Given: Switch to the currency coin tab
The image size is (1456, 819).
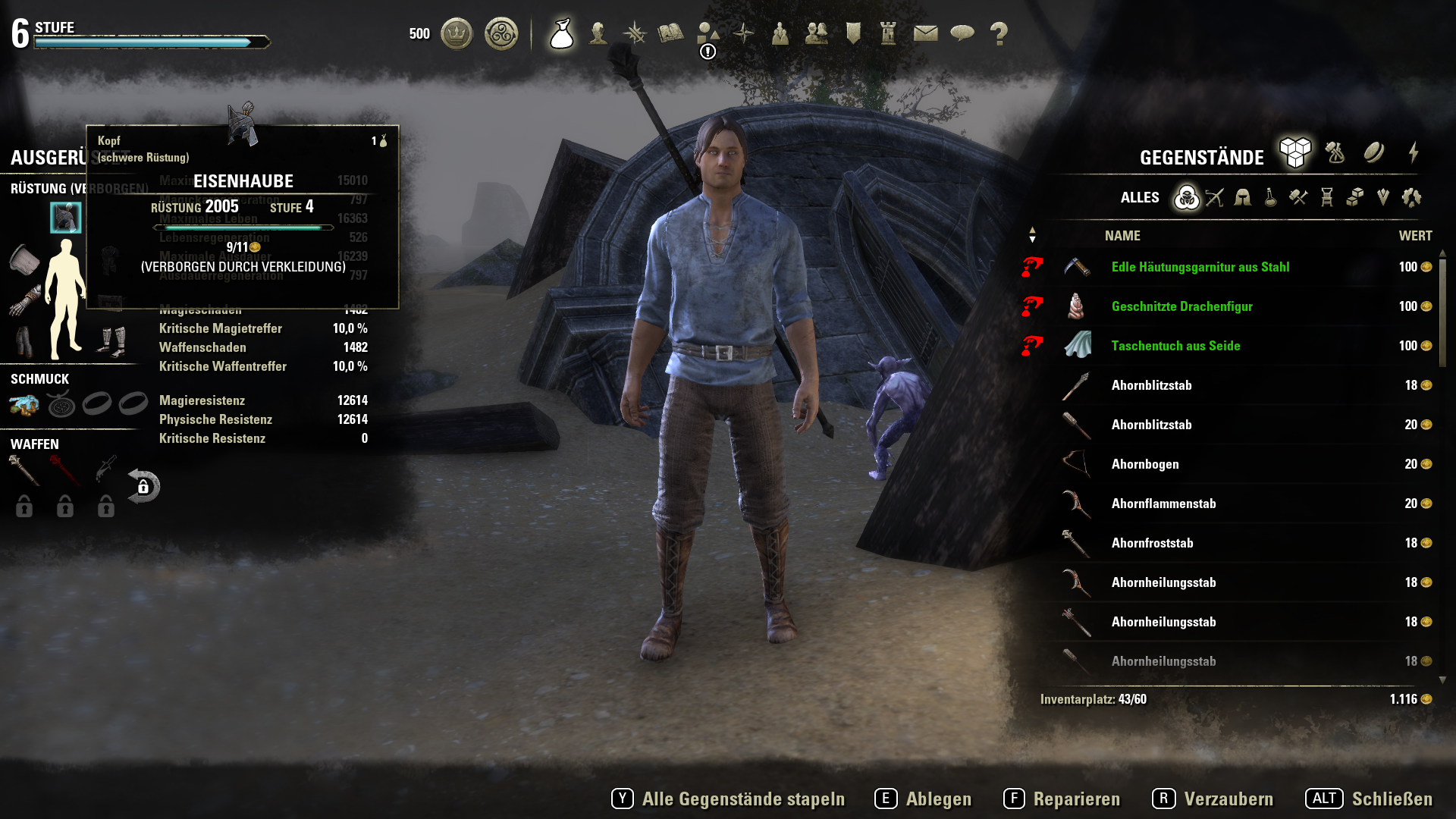Looking at the screenshot, I should [x=1373, y=153].
